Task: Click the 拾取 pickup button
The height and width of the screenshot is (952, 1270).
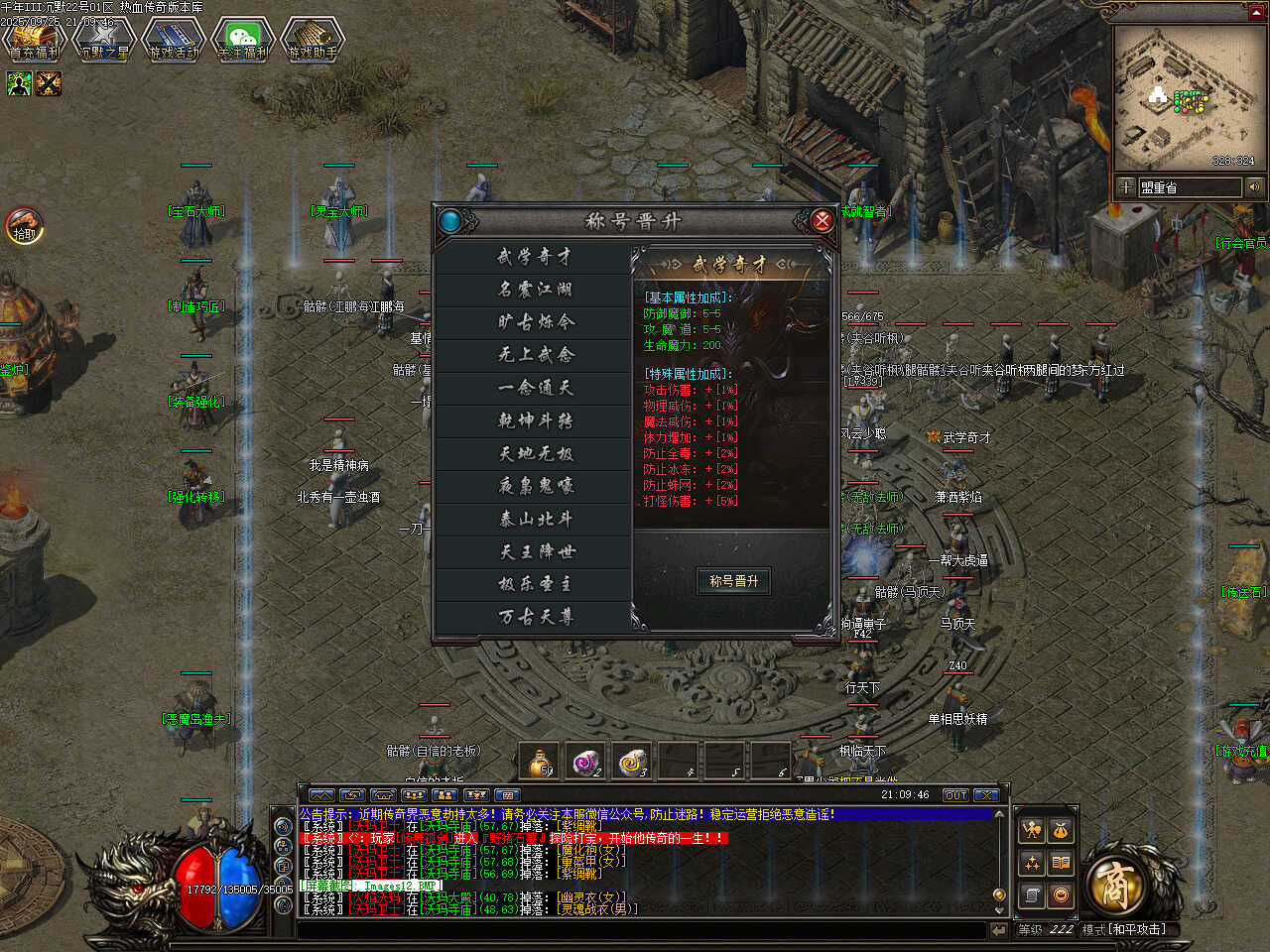Action: pyautogui.click(x=24, y=226)
